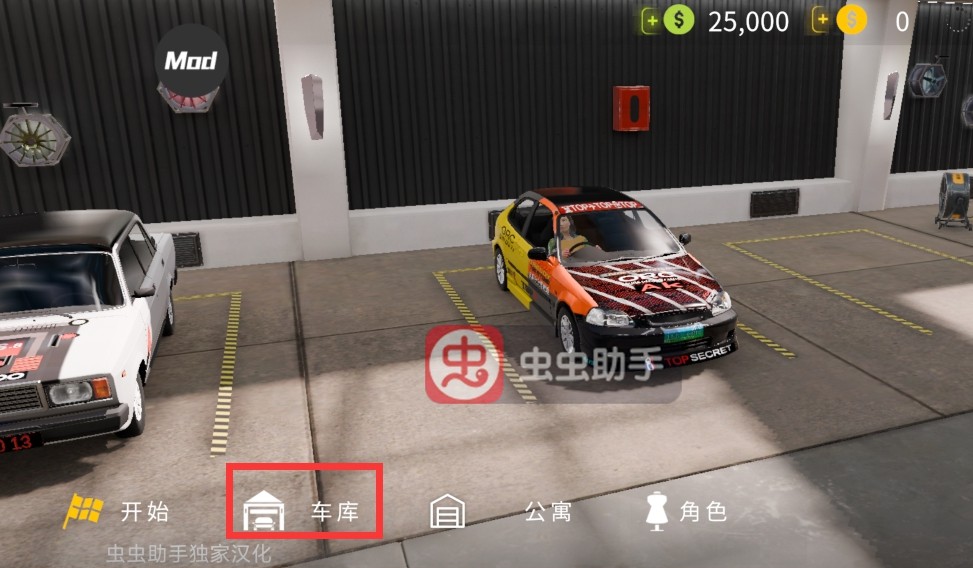Open the 开始 (Start) menu
This screenshot has height=568, width=973.
(x=118, y=512)
